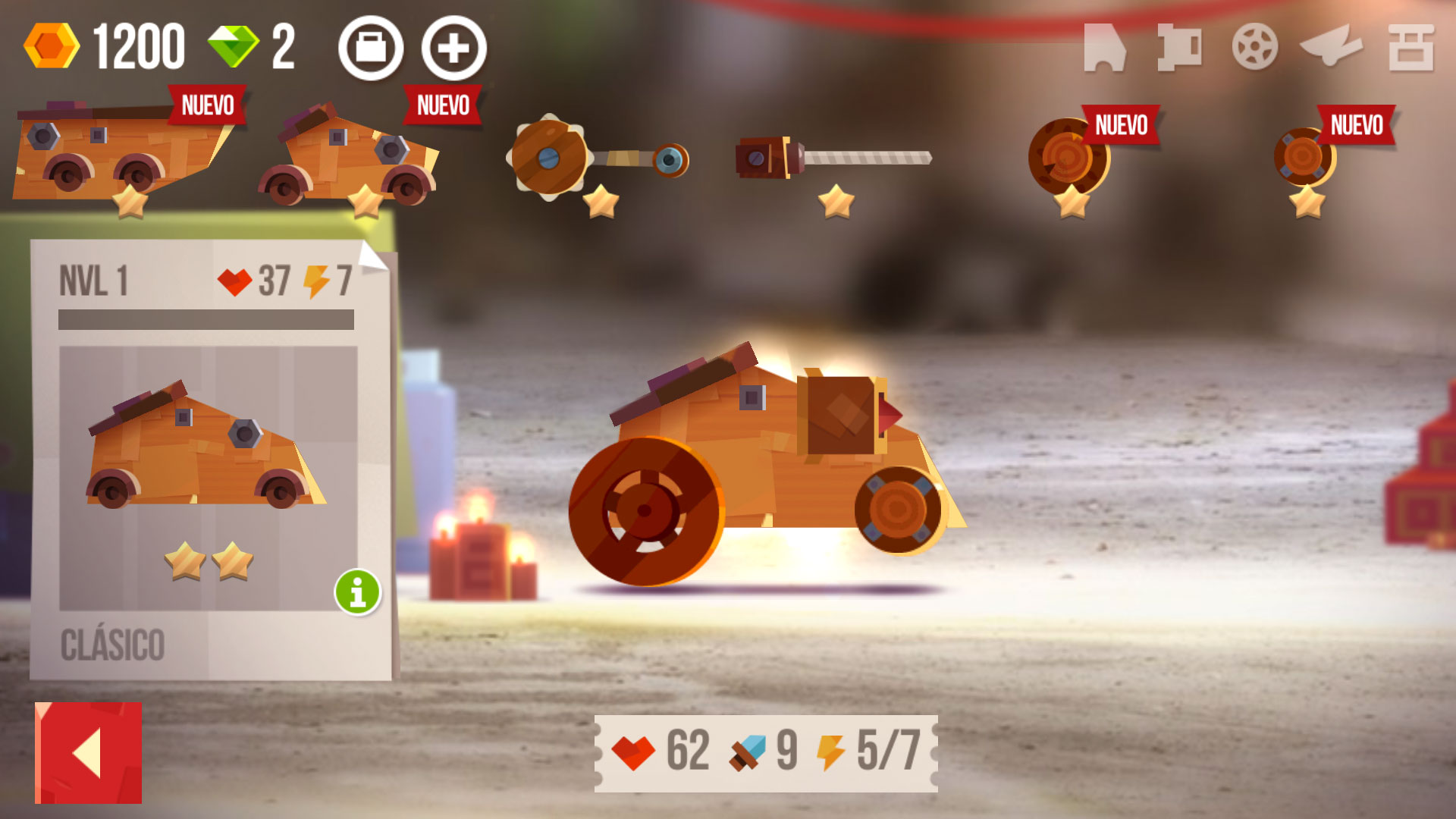Choose the drill weapon part
Viewport: 1456px width, 819px height.
tap(833, 158)
